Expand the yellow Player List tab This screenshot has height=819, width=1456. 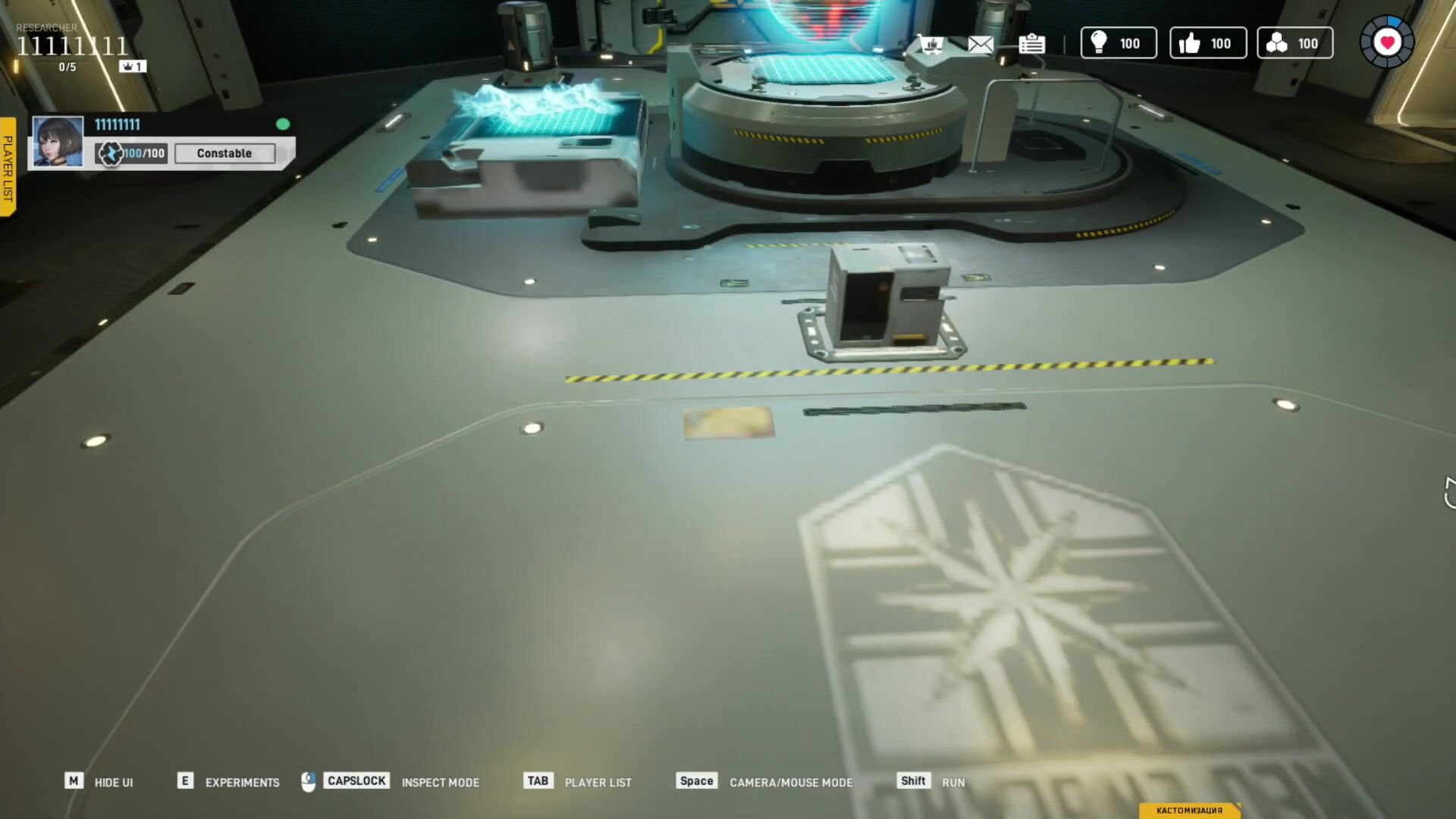coord(8,167)
